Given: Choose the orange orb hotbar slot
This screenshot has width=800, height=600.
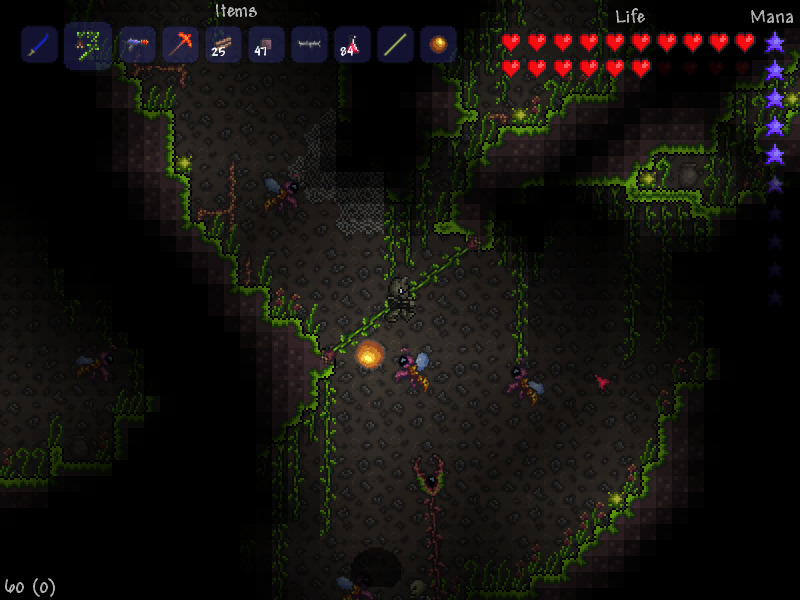Looking at the screenshot, I should click(438, 45).
